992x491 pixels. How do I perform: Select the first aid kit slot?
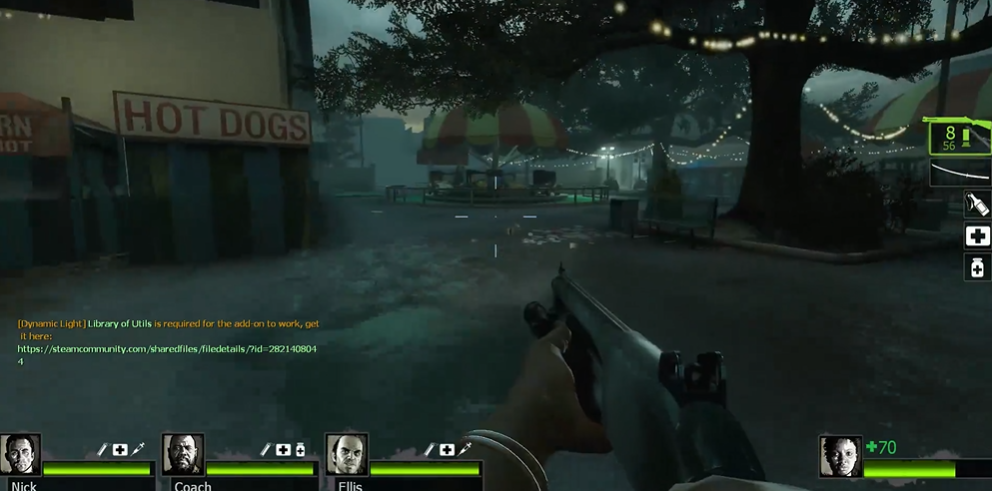pos(977,236)
